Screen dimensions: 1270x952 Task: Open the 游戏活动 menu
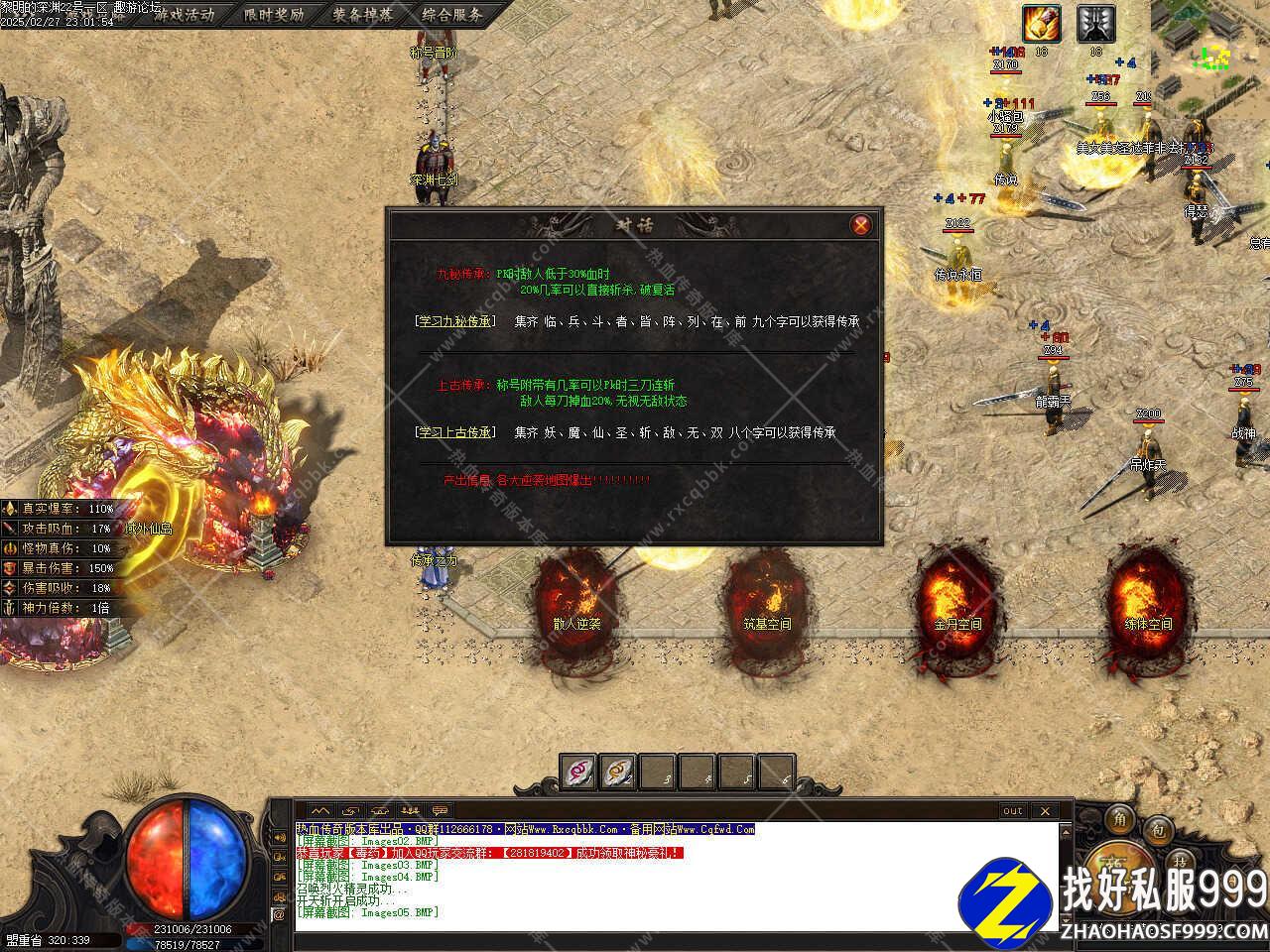pos(184,14)
